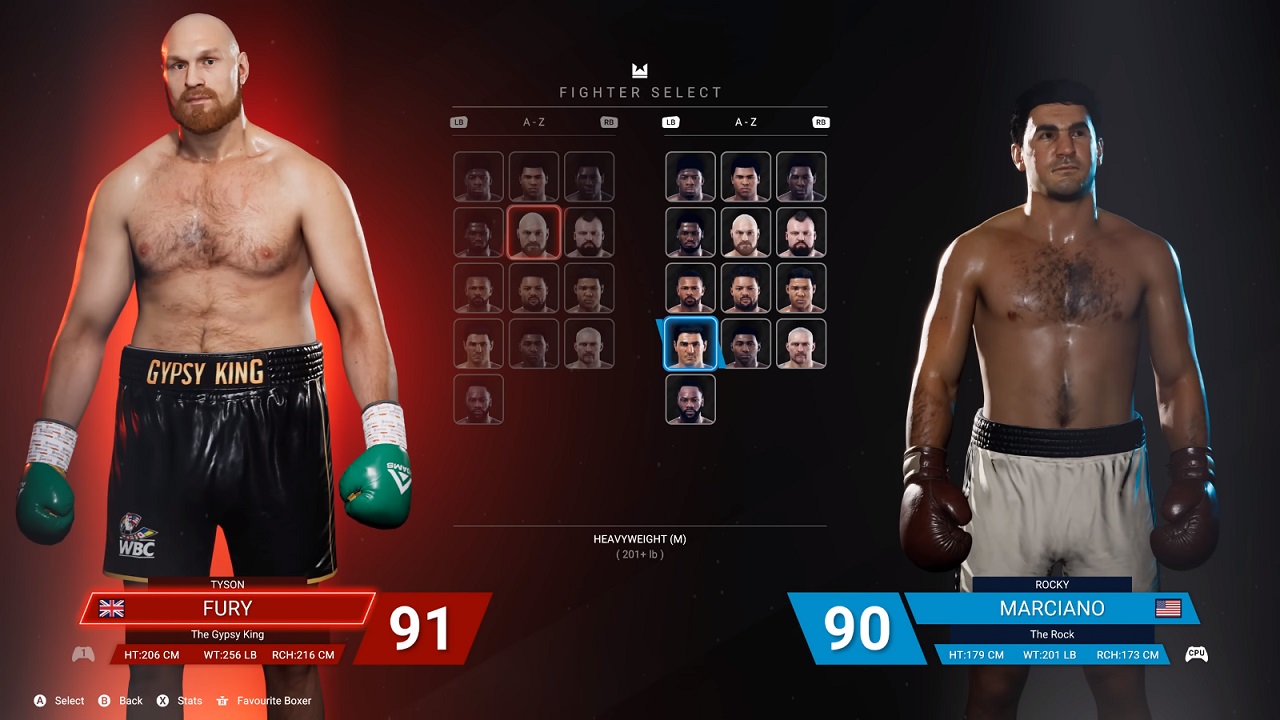Choose the blue-highlighted Rocky Marciano portrait tile
This screenshot has height=720, width=1280.
point(691,344)
